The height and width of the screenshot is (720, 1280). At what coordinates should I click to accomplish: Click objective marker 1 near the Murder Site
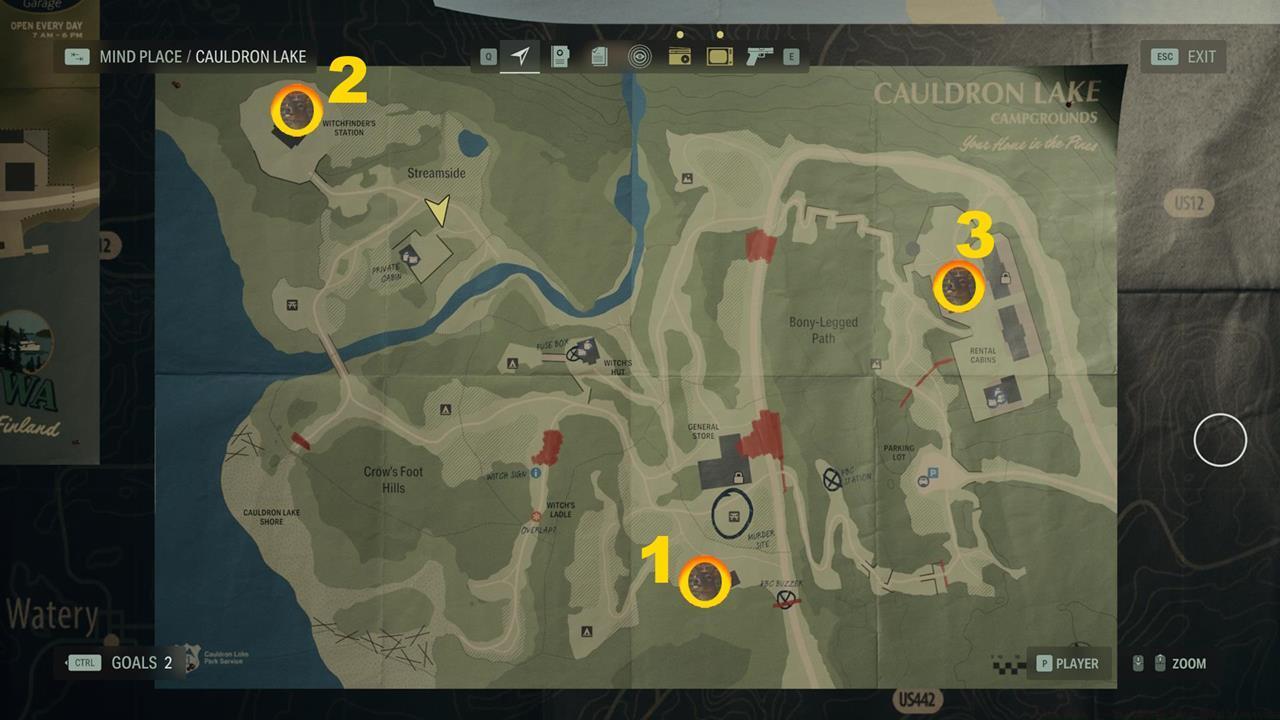coord(703,582)
